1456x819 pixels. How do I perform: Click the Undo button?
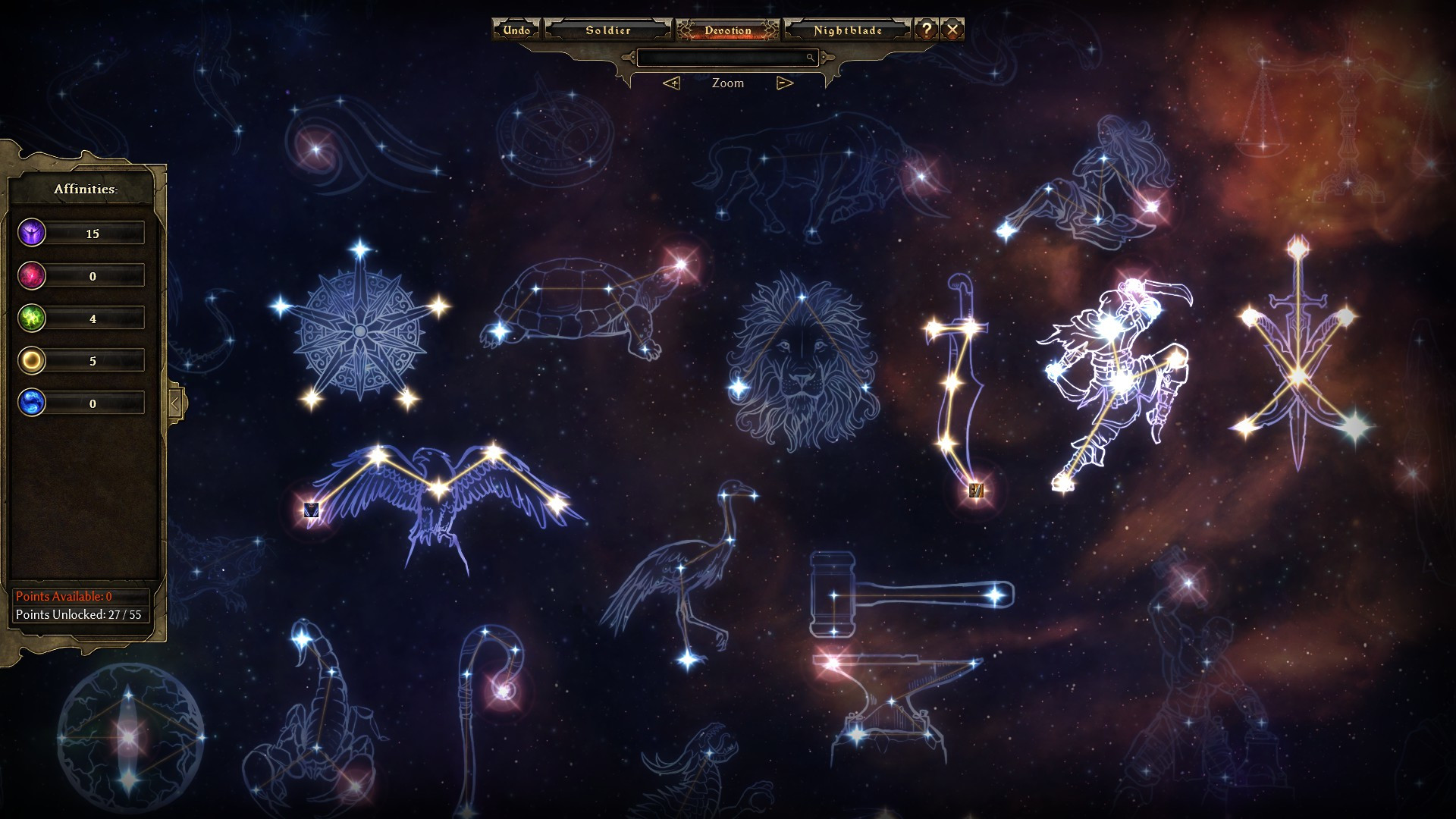(x=516, y=30)
